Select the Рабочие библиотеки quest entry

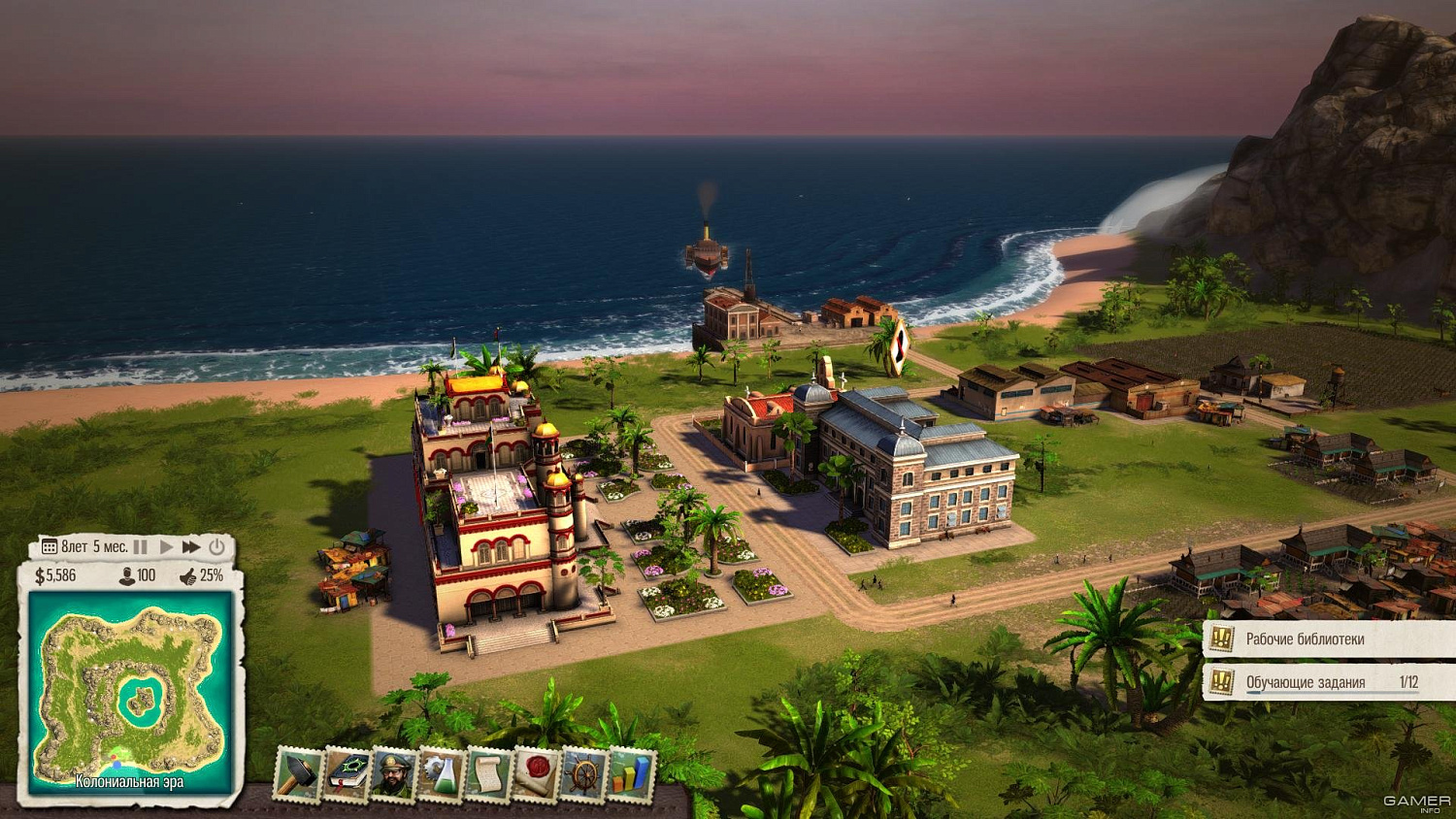click(1304, 640)
